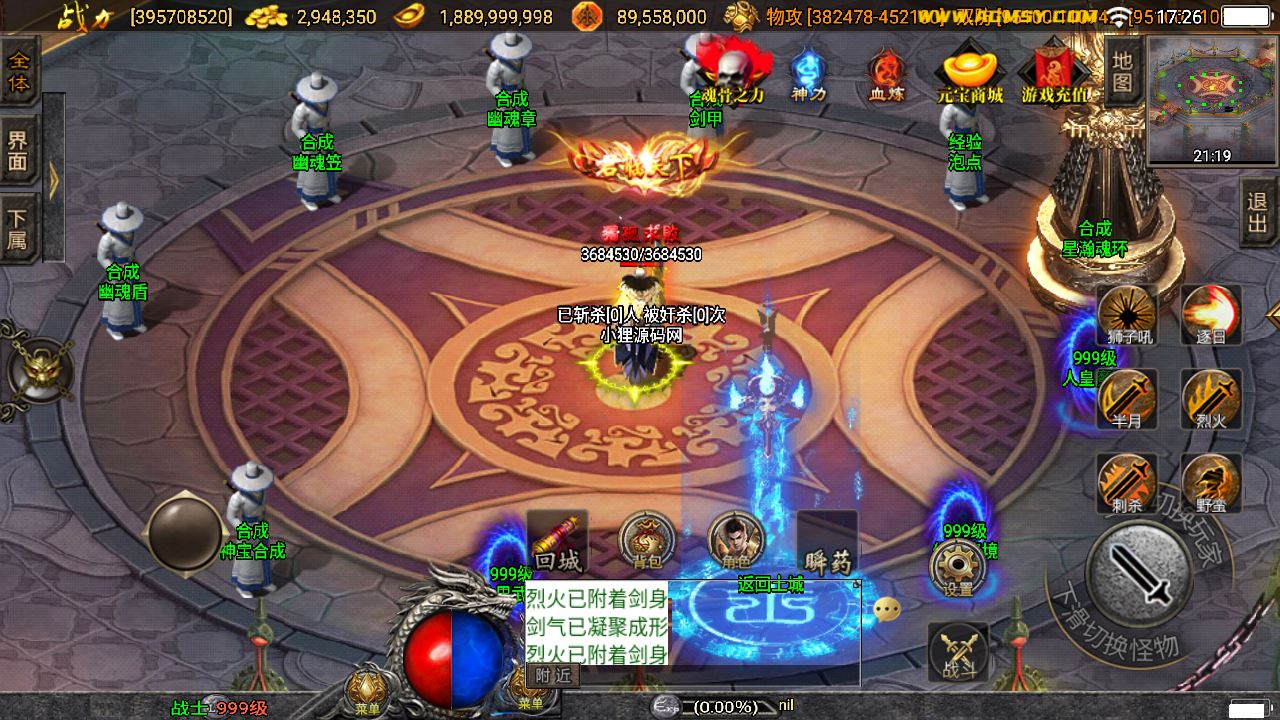Screen dimensions: 1280x720
Task: Open the 下属 side tab
Action: click(20, 229)
